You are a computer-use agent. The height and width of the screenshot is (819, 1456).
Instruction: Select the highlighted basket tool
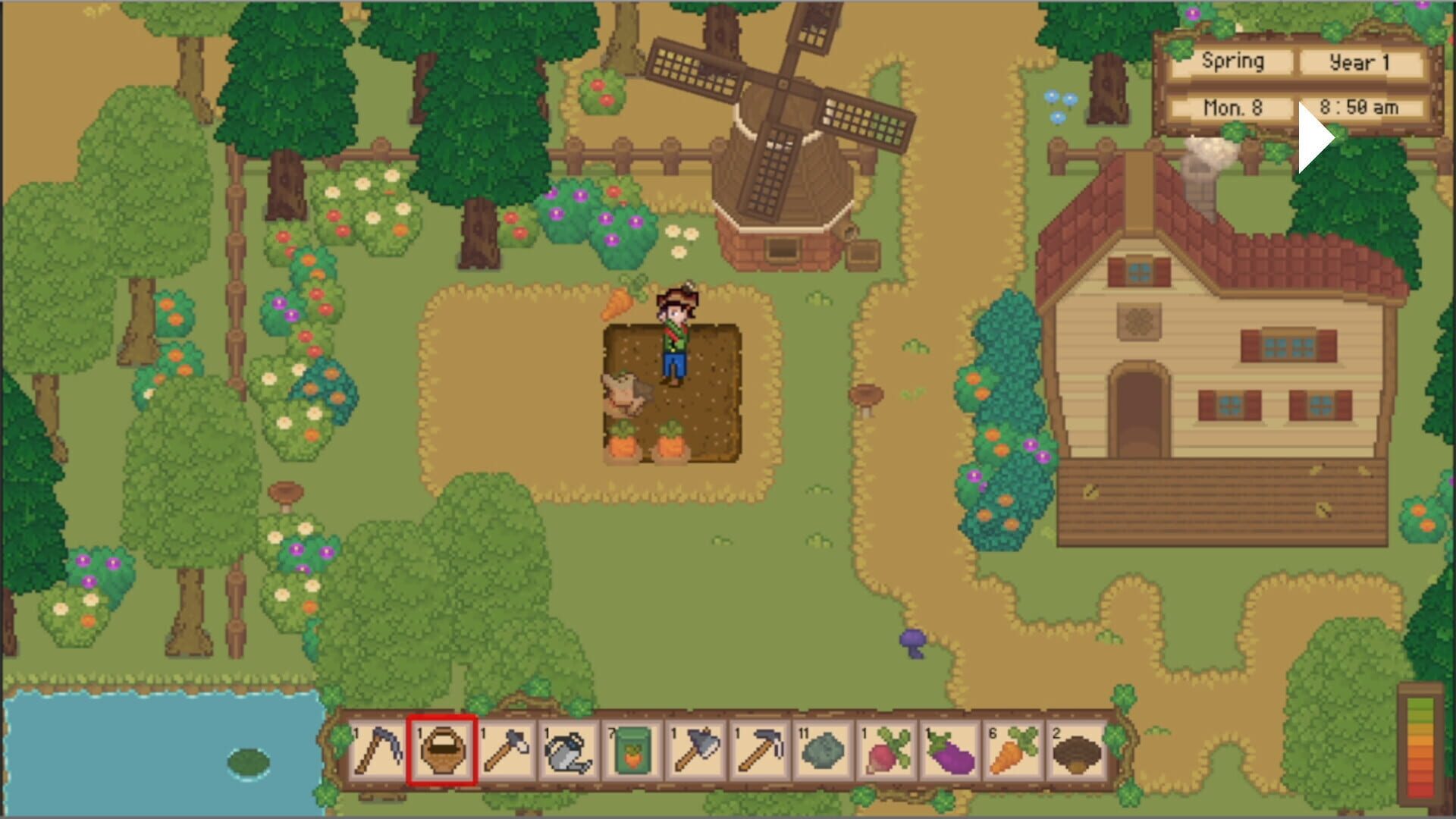click(443, 751)
